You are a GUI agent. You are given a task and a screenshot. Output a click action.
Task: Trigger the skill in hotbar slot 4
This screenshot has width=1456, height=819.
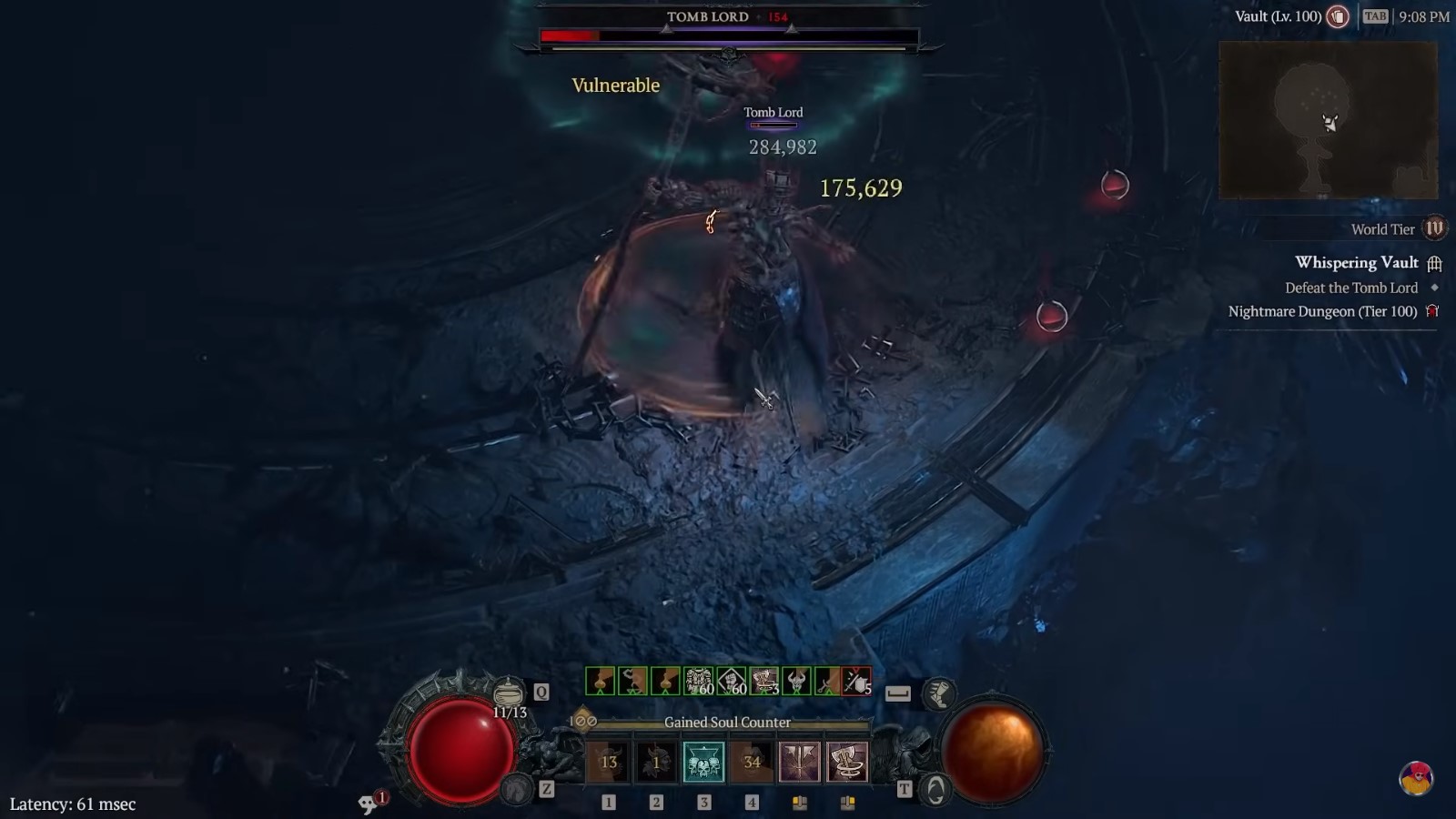tap(753, 762)
